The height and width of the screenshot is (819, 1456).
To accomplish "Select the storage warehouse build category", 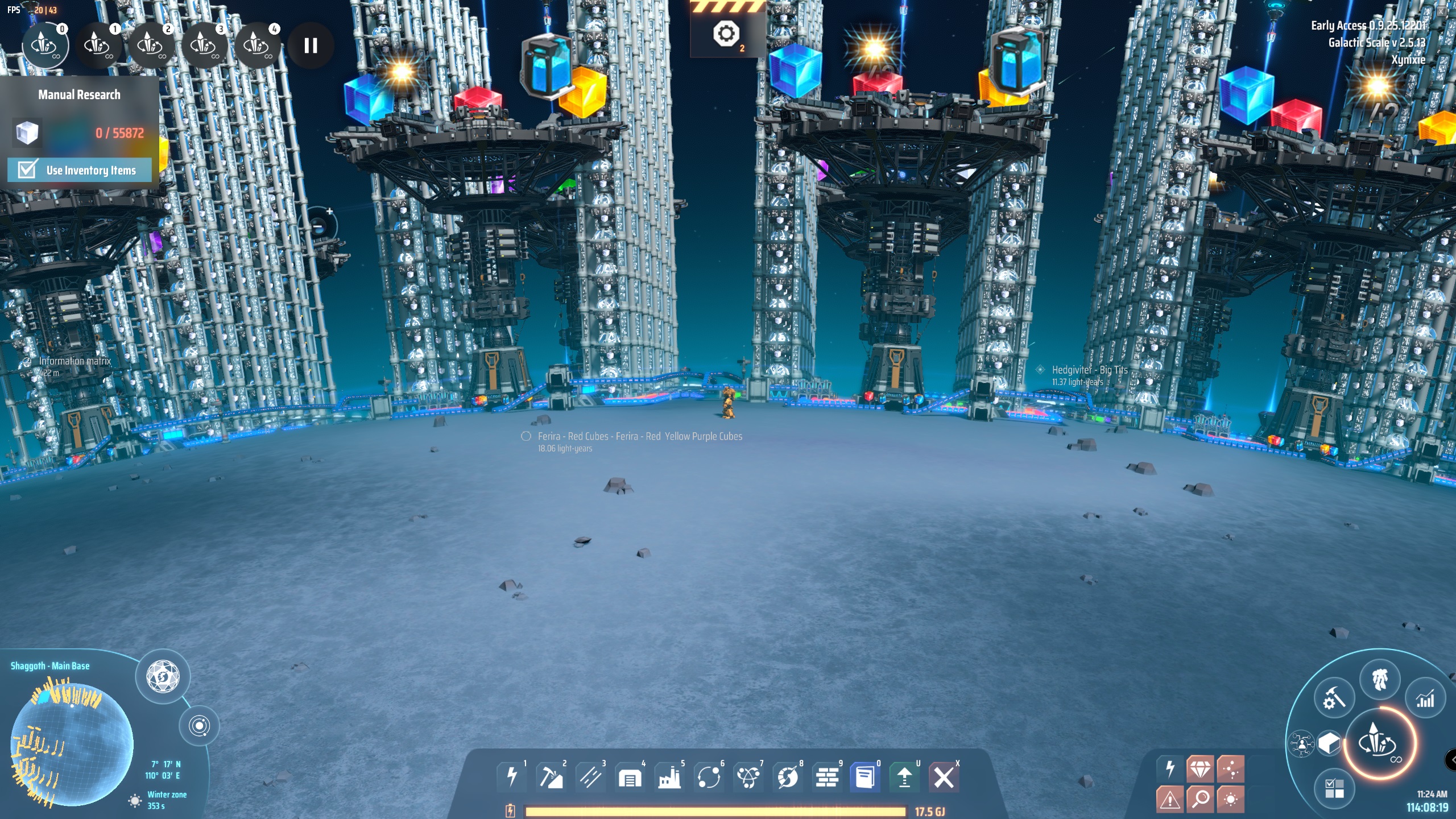I will [630, 776].
